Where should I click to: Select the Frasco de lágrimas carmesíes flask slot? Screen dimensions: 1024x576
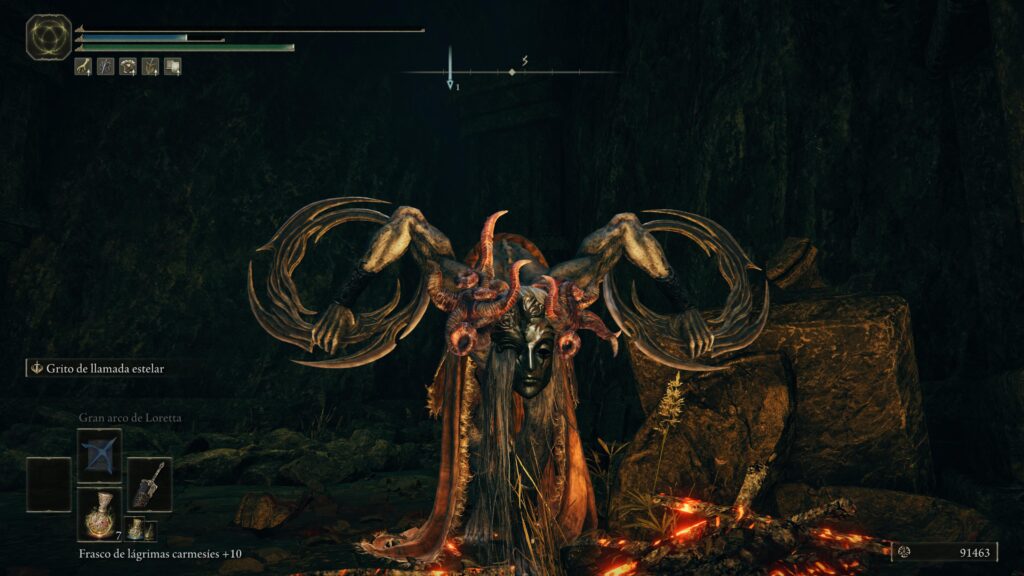(x=99, y=511)
